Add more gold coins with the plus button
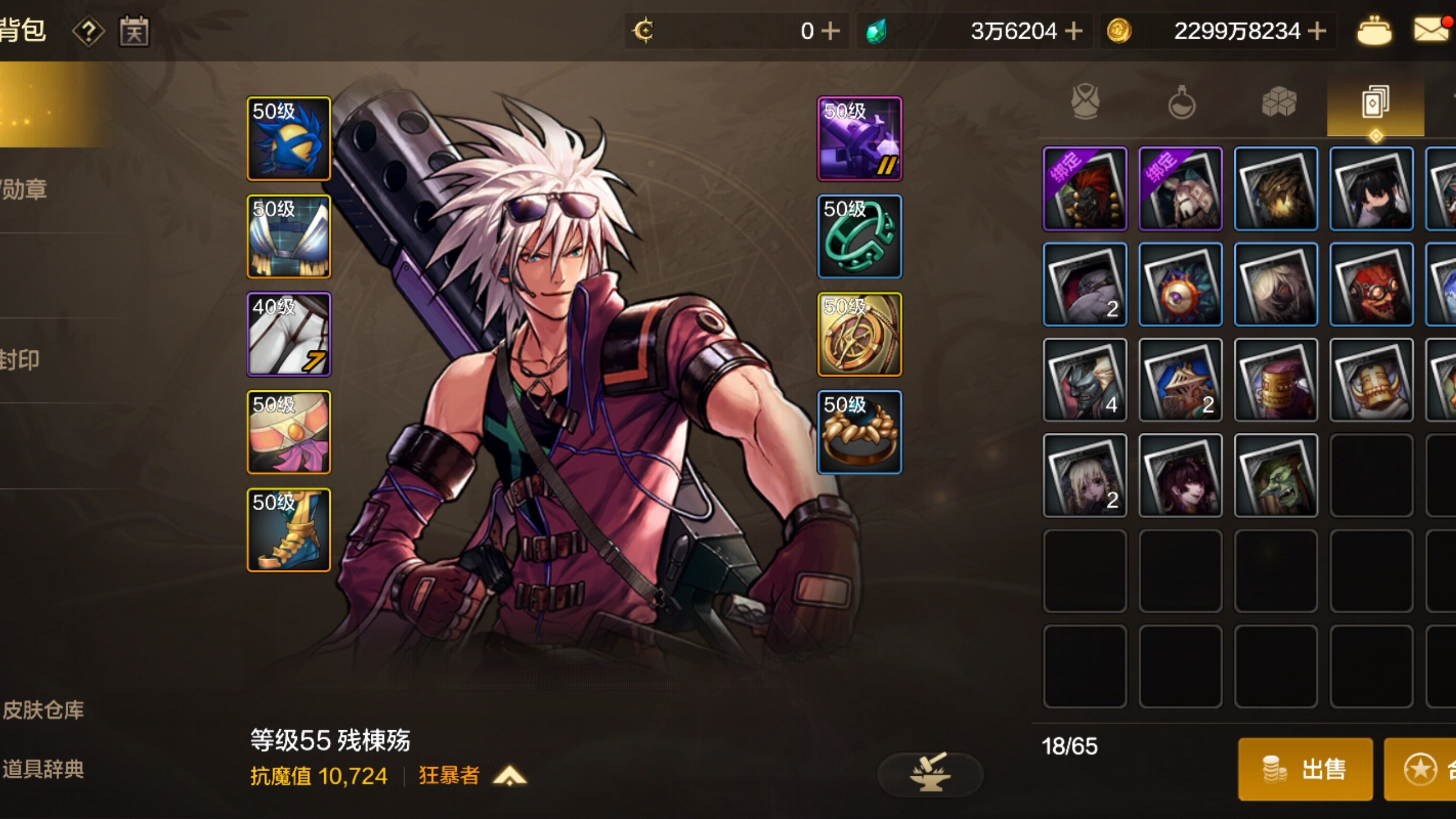The width and height of the screenshot is (1456, 819). point(1317,31)
